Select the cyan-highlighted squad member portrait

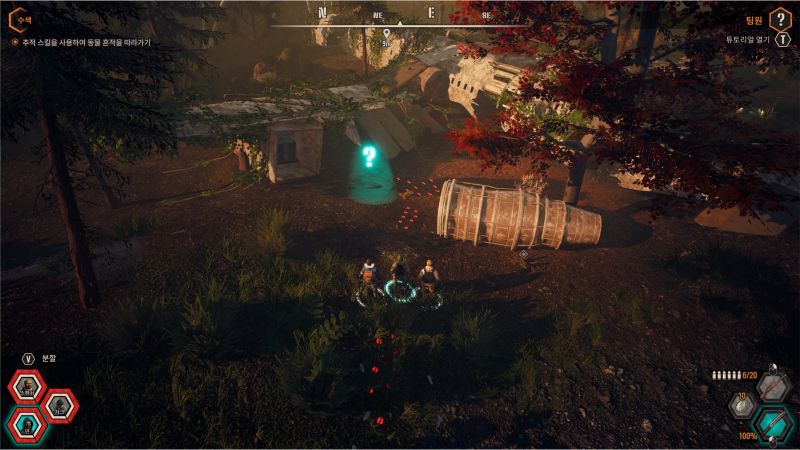[25, 424]
